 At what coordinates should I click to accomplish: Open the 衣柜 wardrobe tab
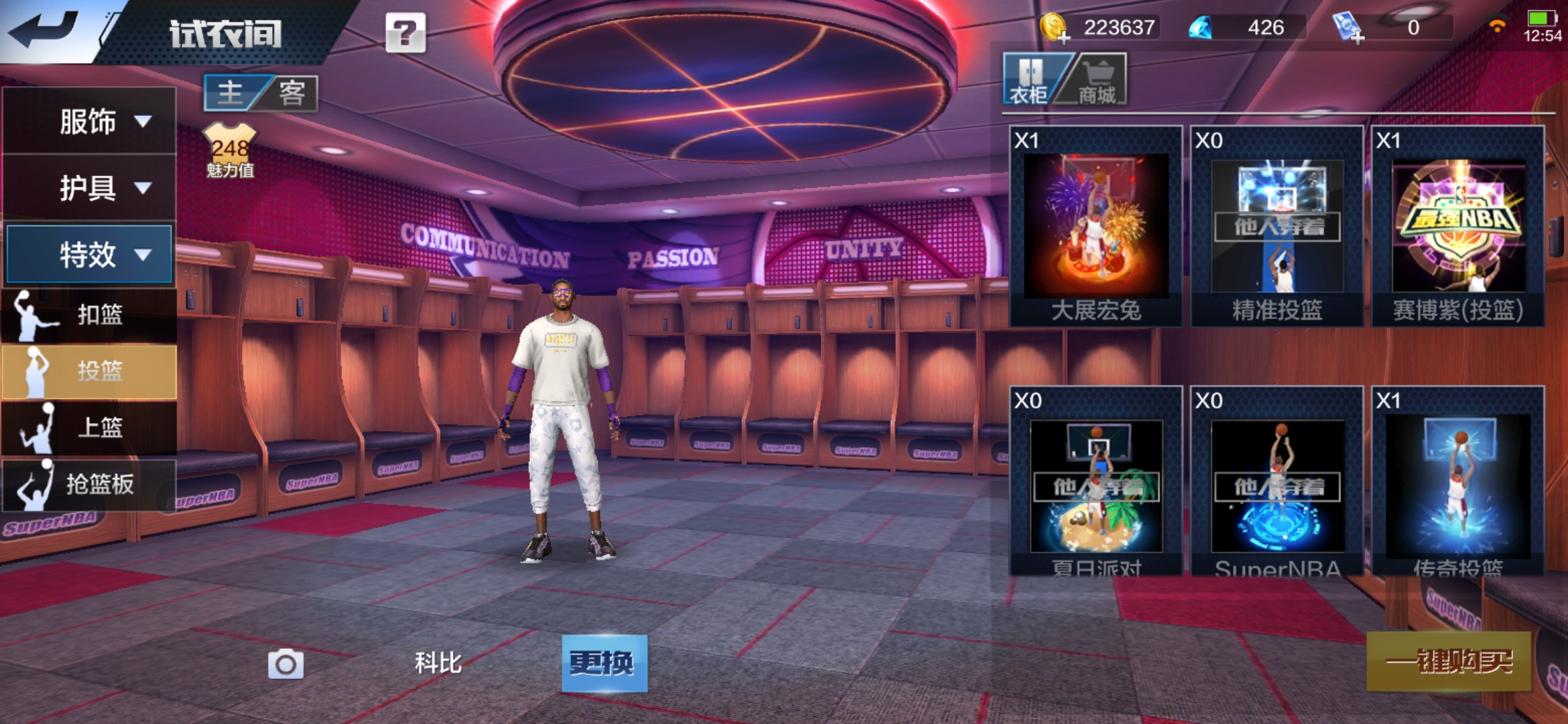1030,80
